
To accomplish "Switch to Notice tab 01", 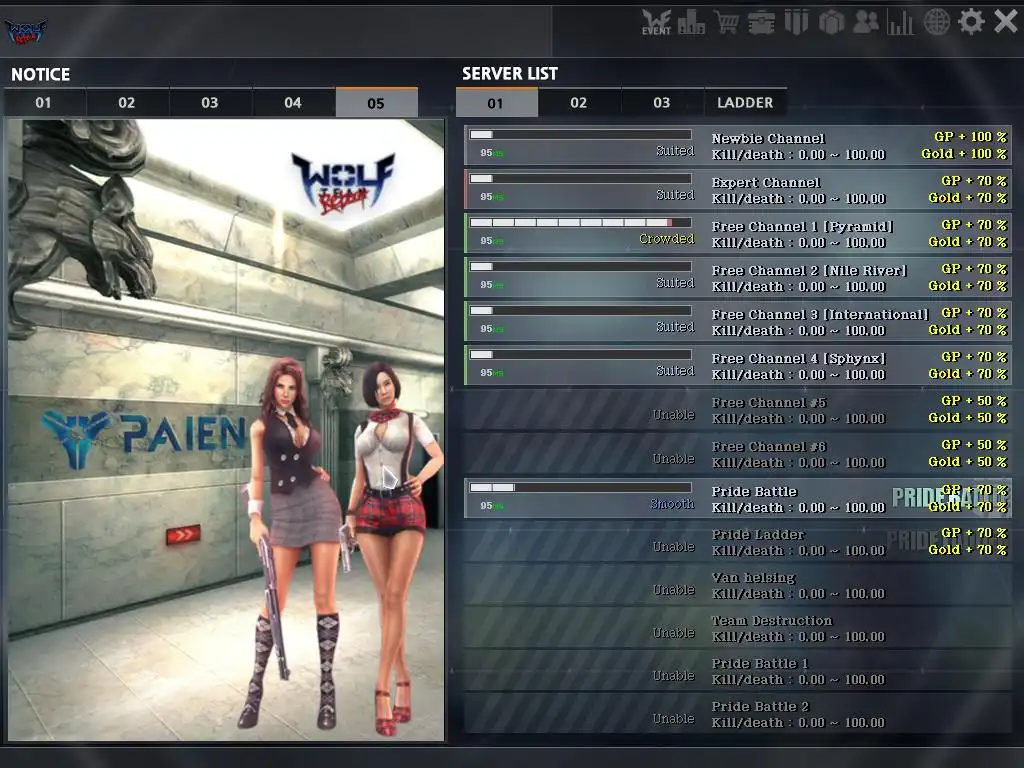I will tap(44, 103).
